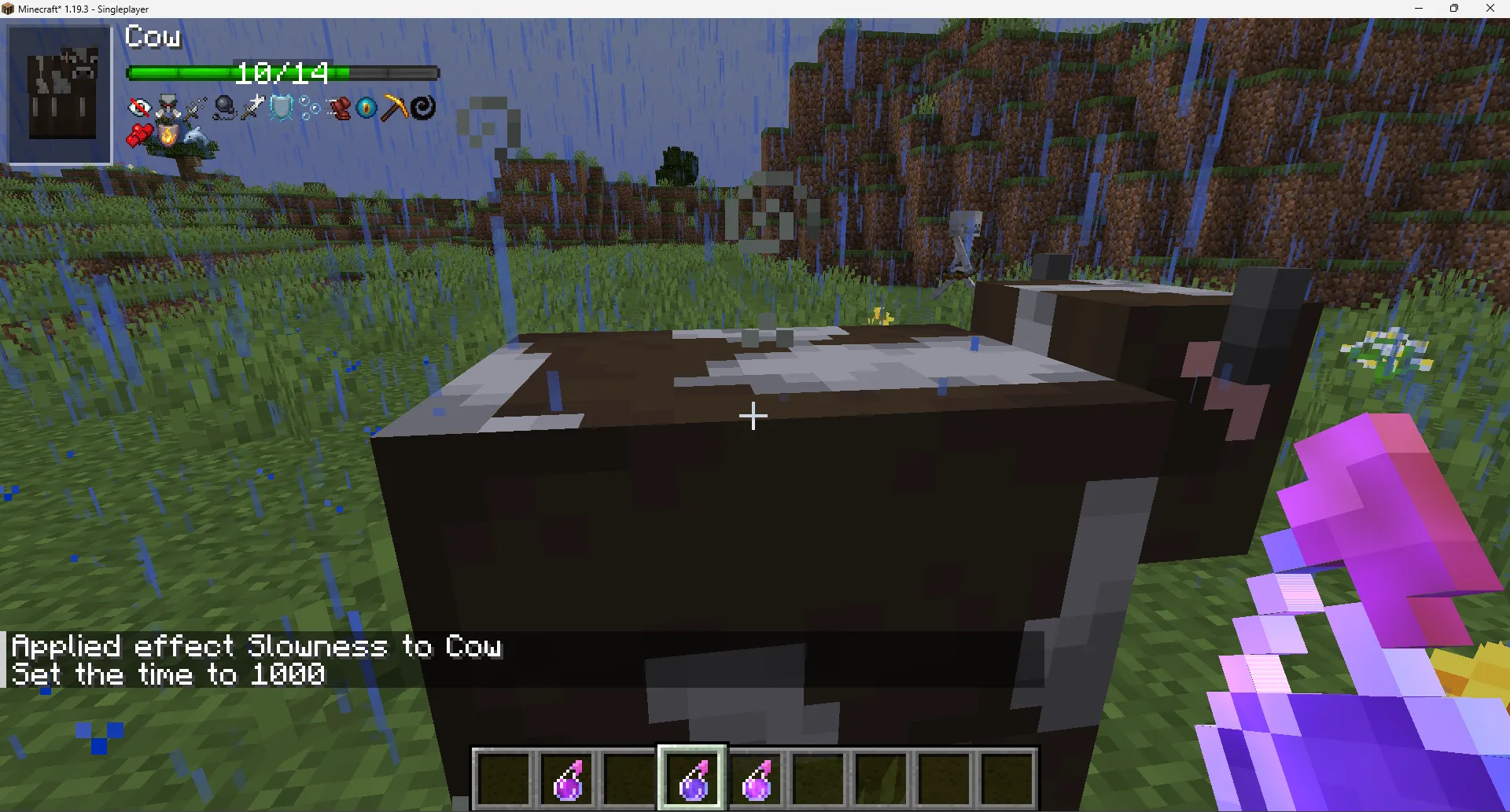Click the Wither skull effect icon
This screenshot has height=812, width=1510.
click(167, 103)
